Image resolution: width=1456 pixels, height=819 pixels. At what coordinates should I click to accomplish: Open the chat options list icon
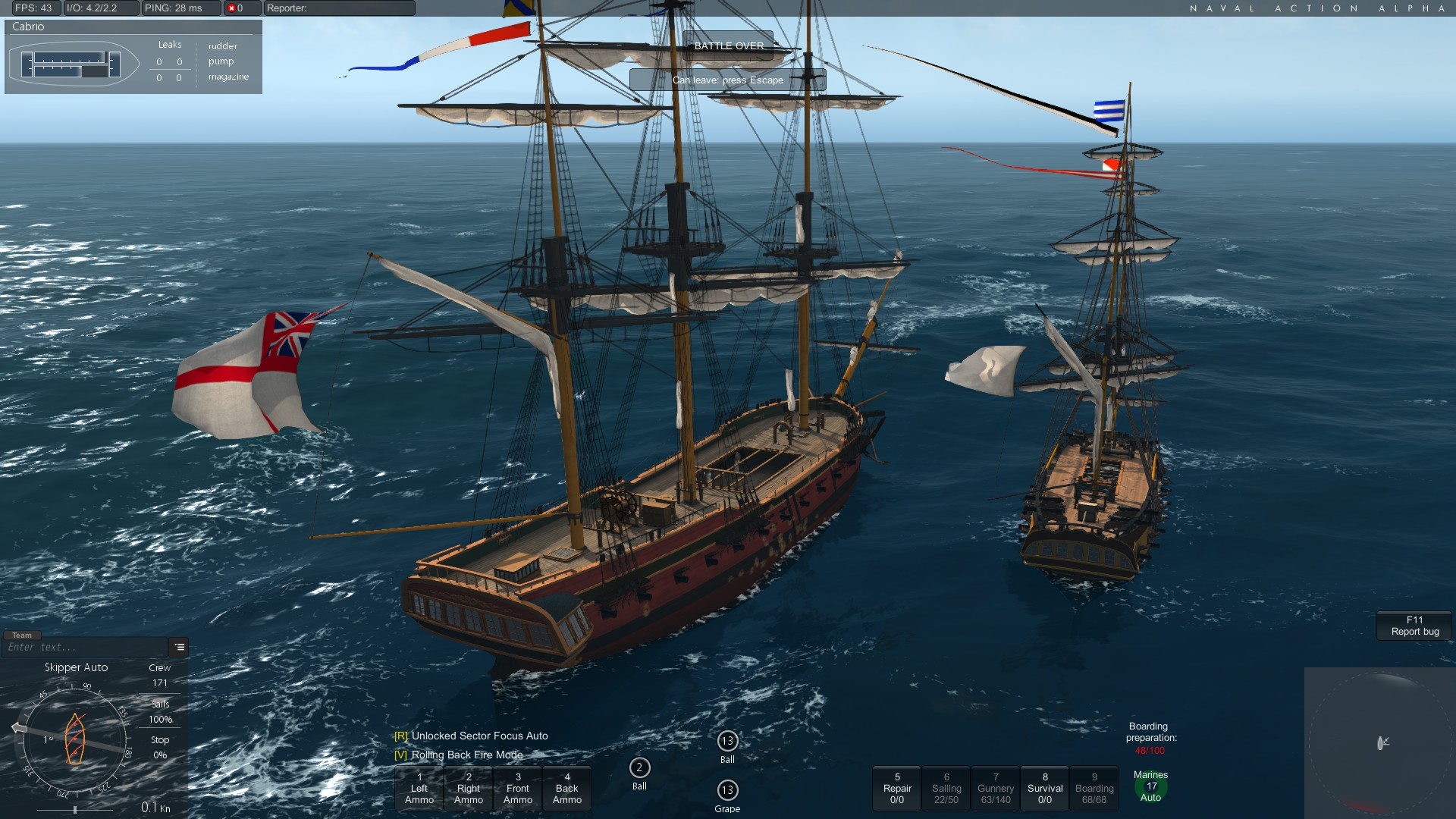click(x=180, y=648)
